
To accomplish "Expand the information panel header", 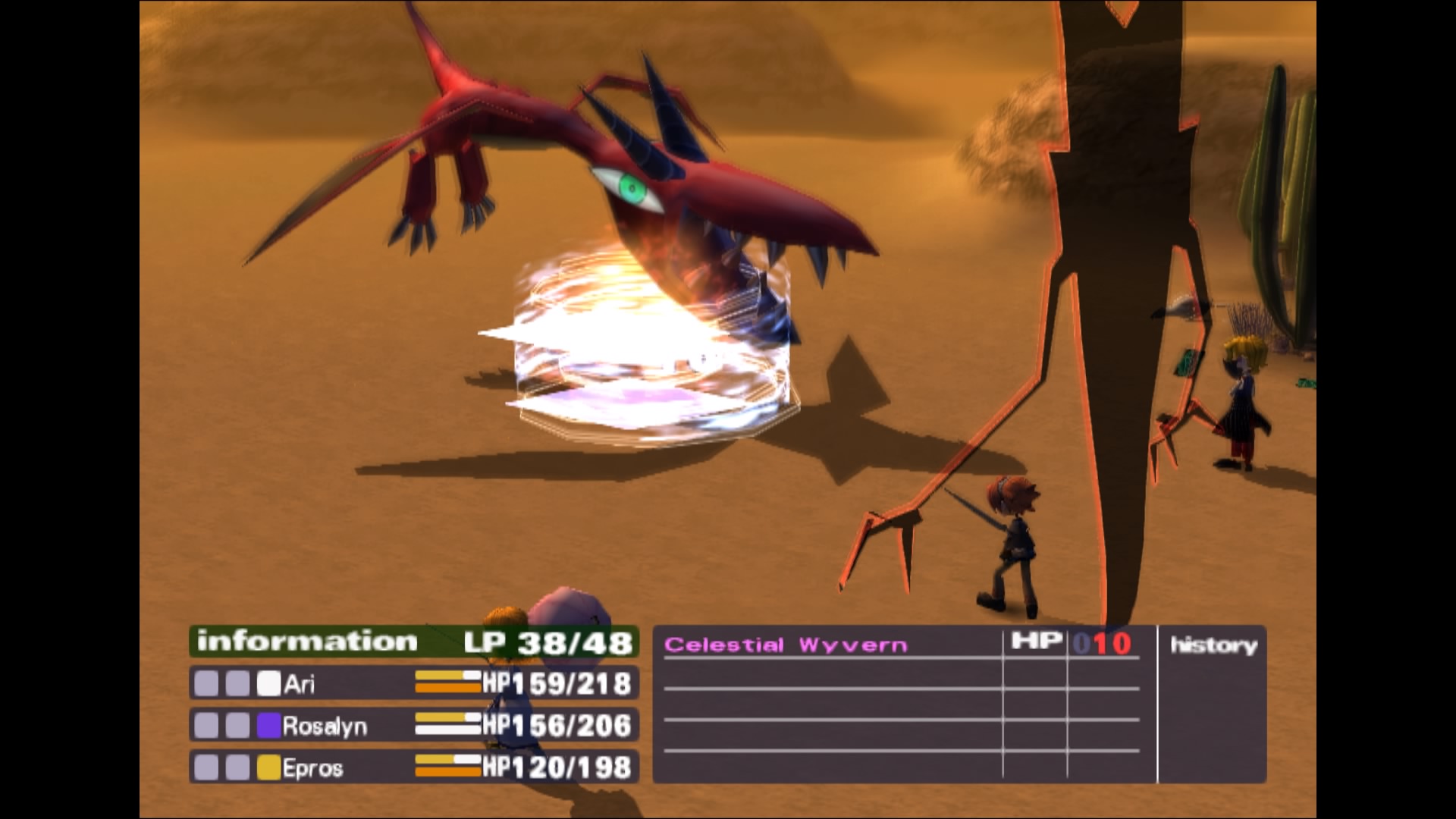I will pyautogui.click(x=303, y=639).
